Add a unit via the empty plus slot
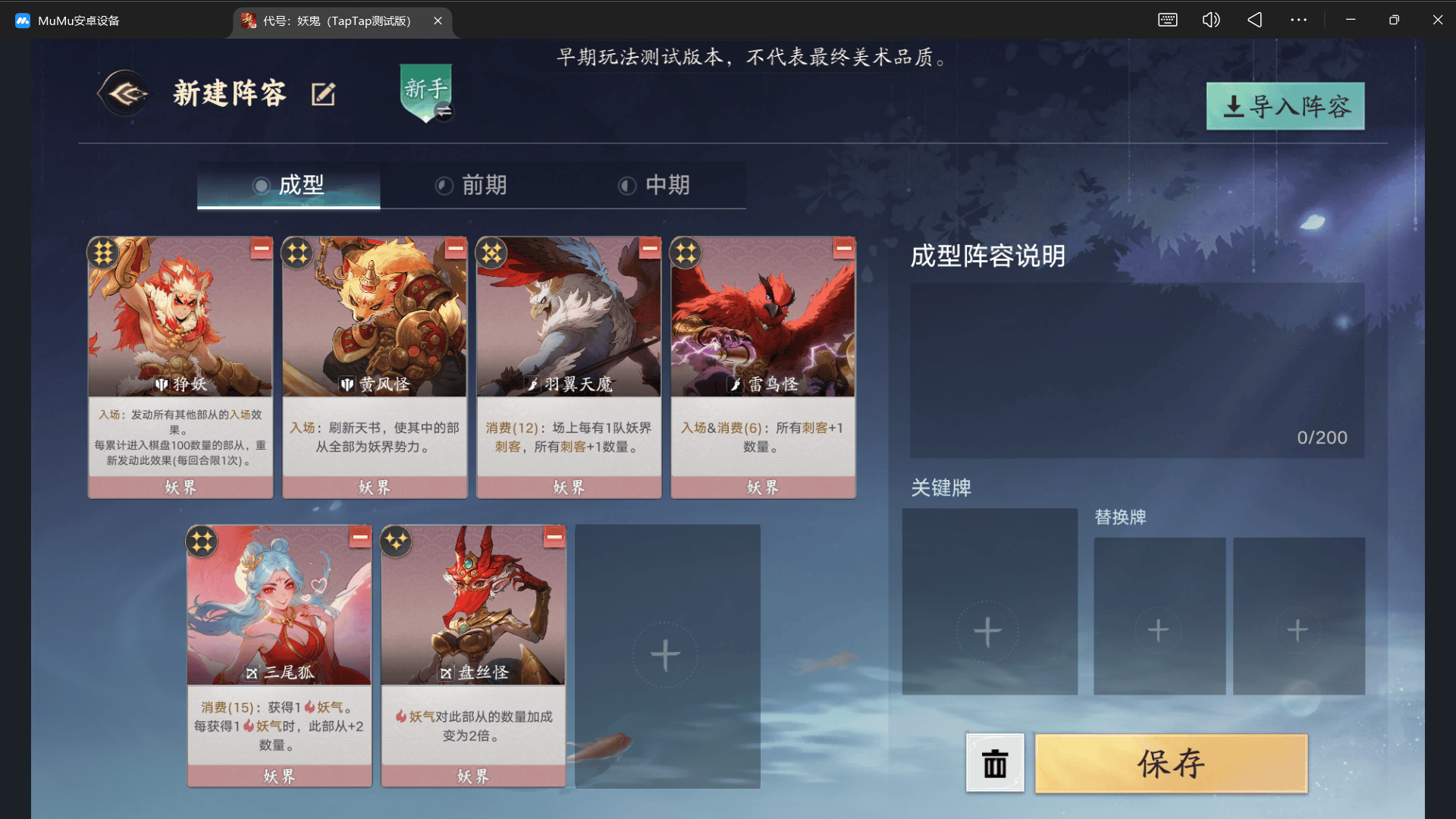This screenshot has width=1456, height=819. tap(667, 655)
